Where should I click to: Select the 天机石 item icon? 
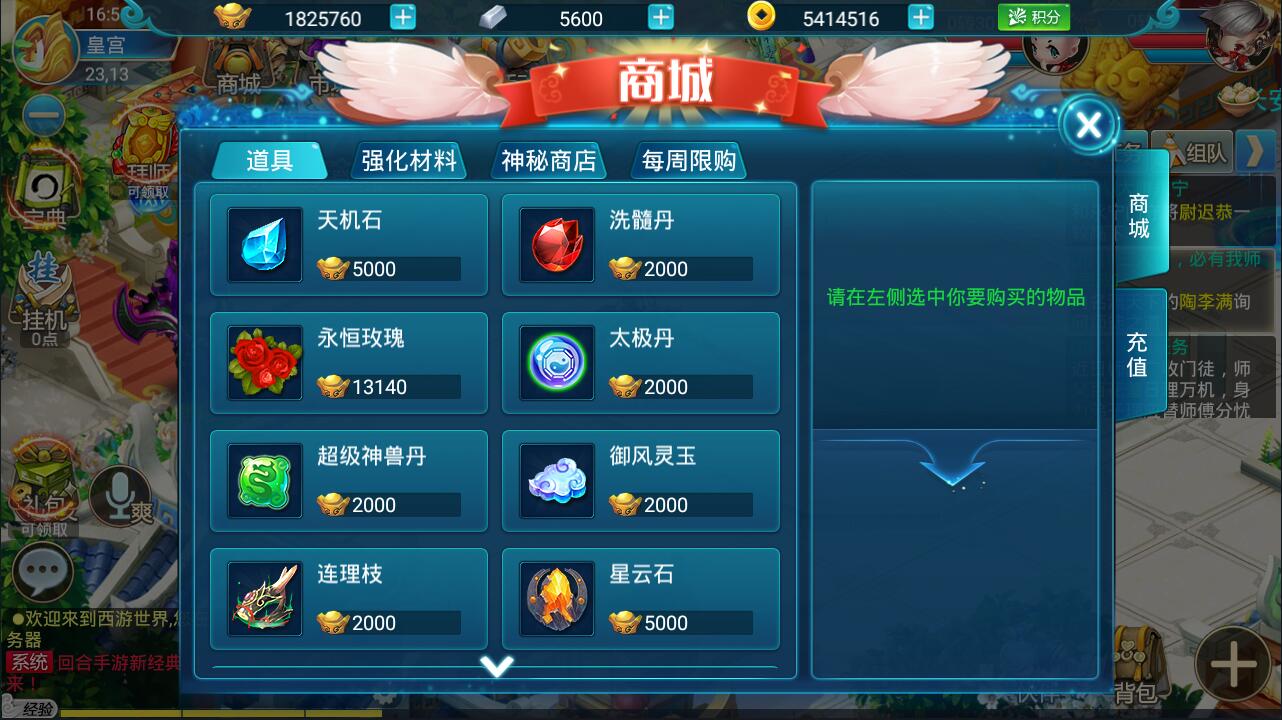tap(264, 243)
